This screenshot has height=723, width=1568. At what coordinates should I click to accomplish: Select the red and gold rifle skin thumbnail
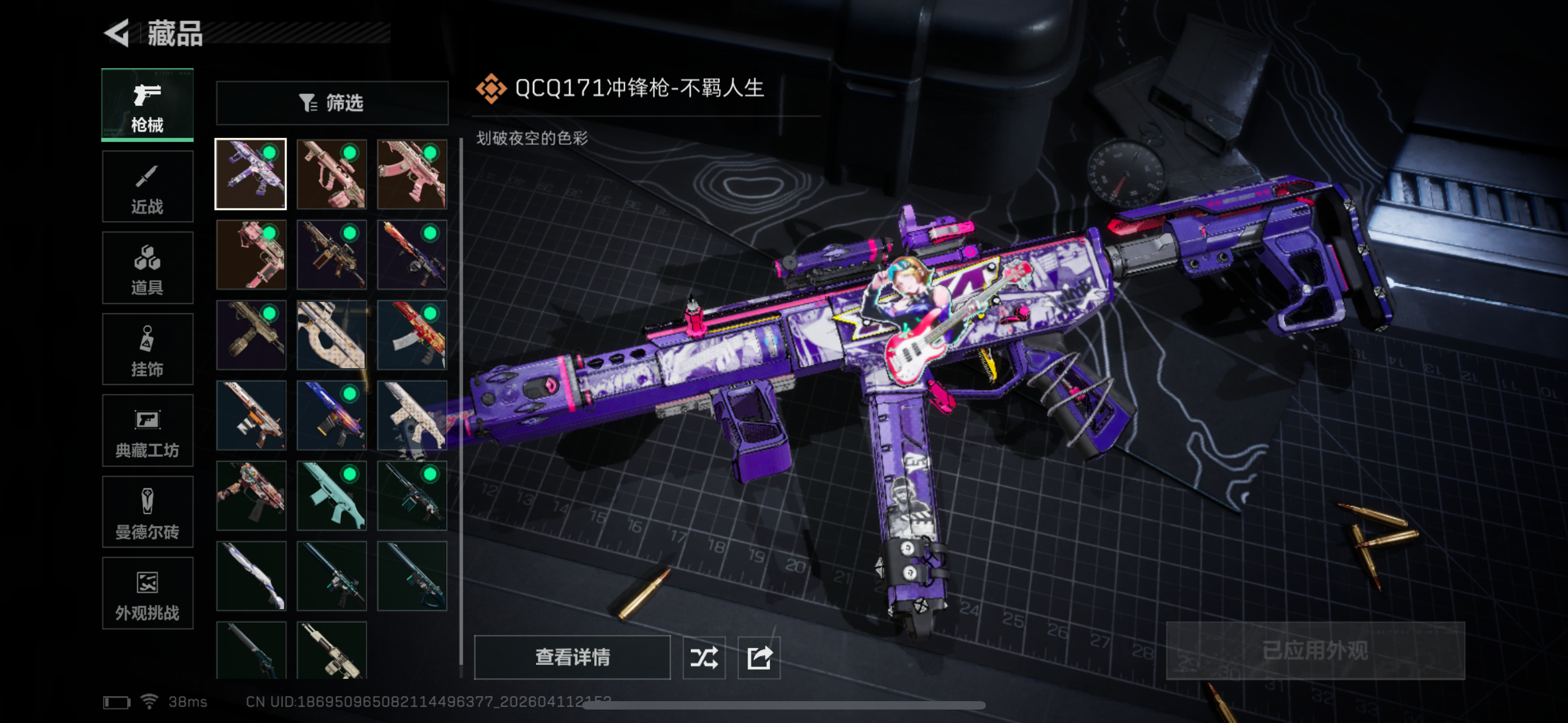coord(412,335)
